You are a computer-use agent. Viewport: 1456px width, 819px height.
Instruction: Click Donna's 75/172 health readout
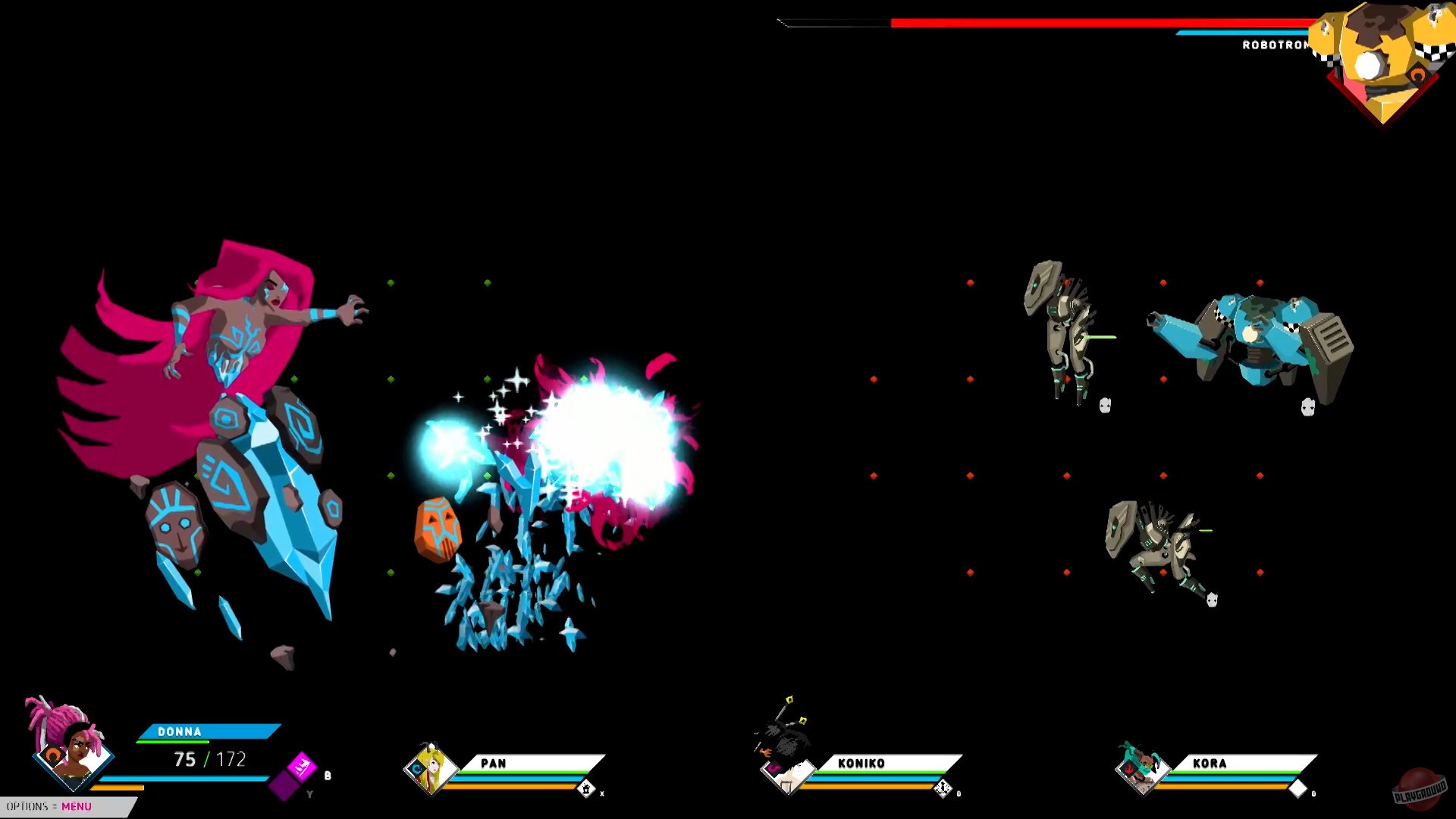pyautogui.click(x=210, y=758)
